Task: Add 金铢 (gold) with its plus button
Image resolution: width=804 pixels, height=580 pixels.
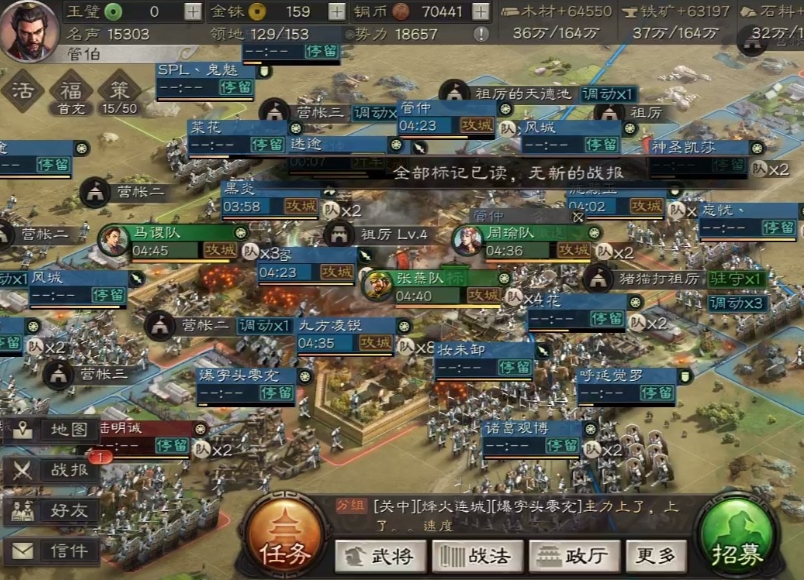Action: tap(335, 12)
